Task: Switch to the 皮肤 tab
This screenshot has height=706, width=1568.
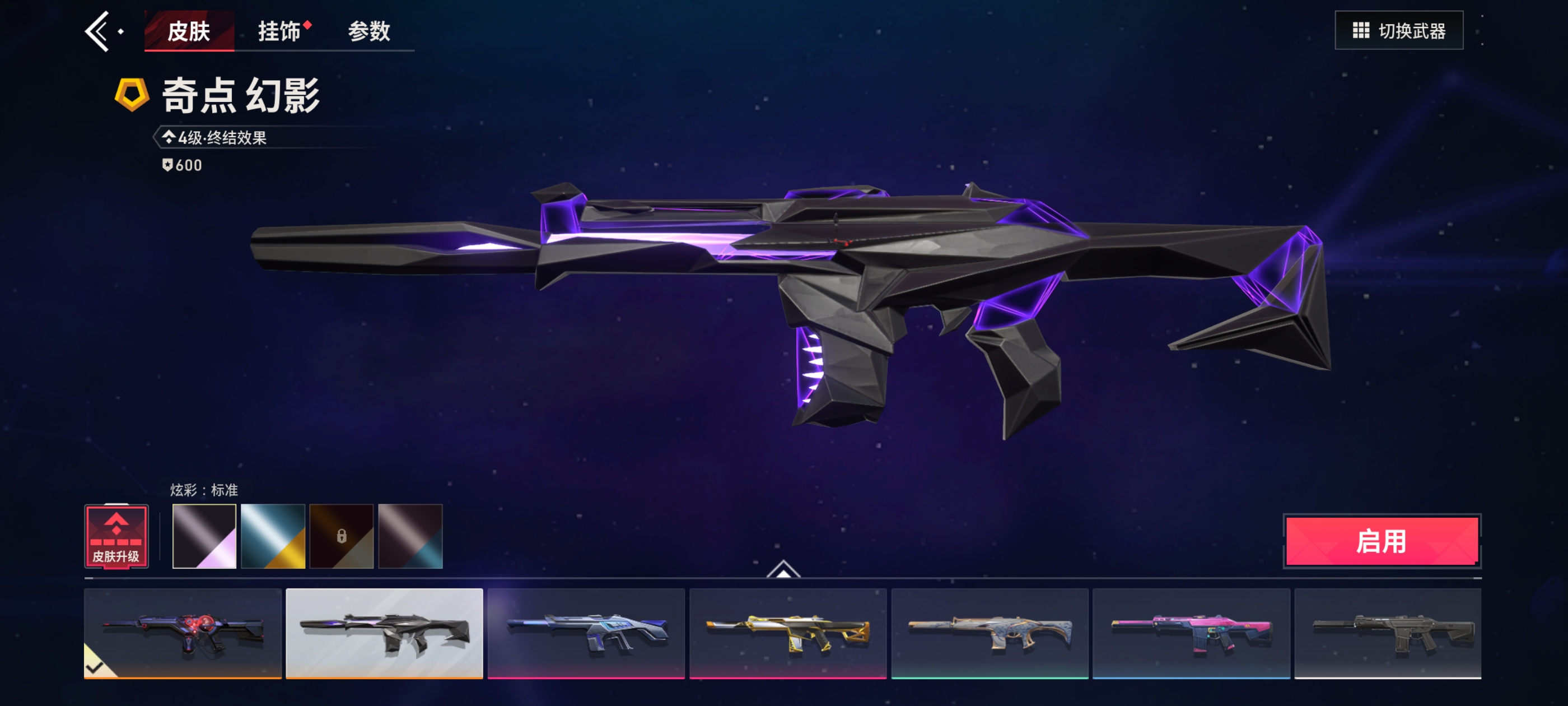Action: [189, 31]
